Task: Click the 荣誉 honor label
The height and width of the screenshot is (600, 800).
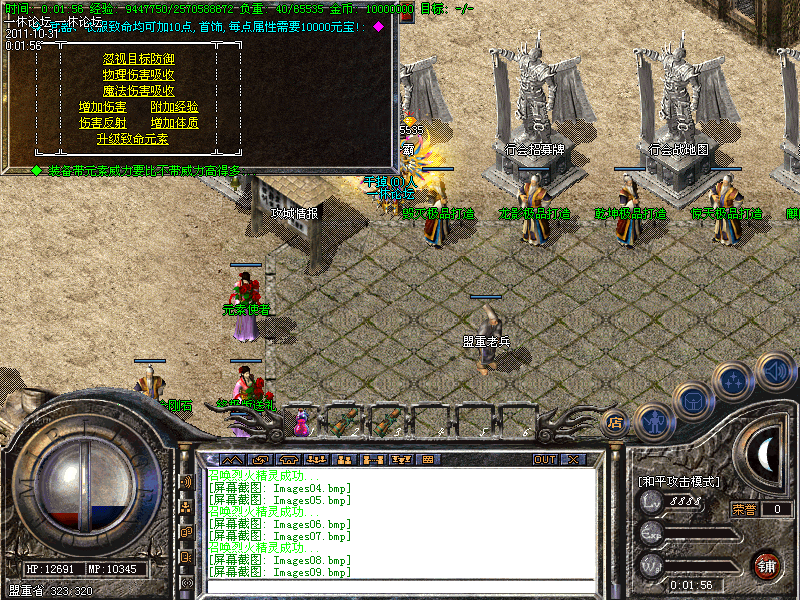Action: pos(743,509)
